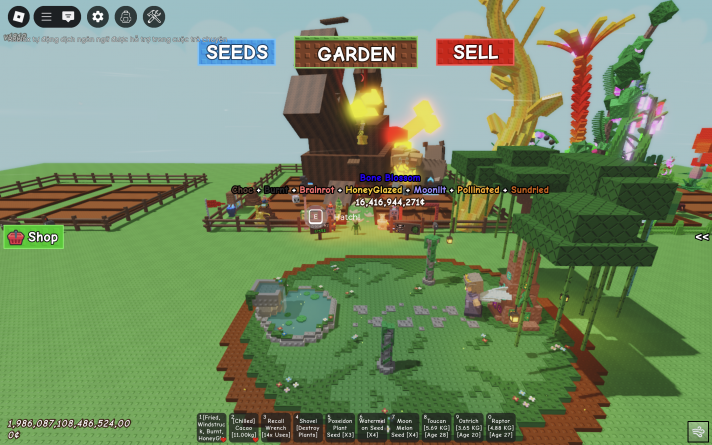The height and width of the screenshot is (445, 712).
Task: Choose the Shovel destroy plants slot
Action: coord(308,428)
